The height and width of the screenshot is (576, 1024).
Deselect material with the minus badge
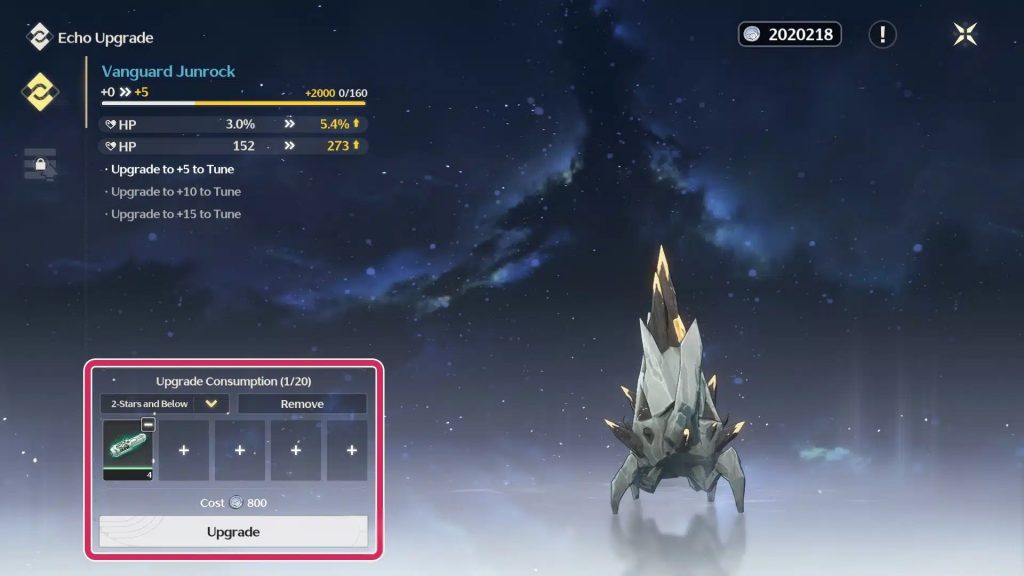pyautogui.click(x=148, y=425)
